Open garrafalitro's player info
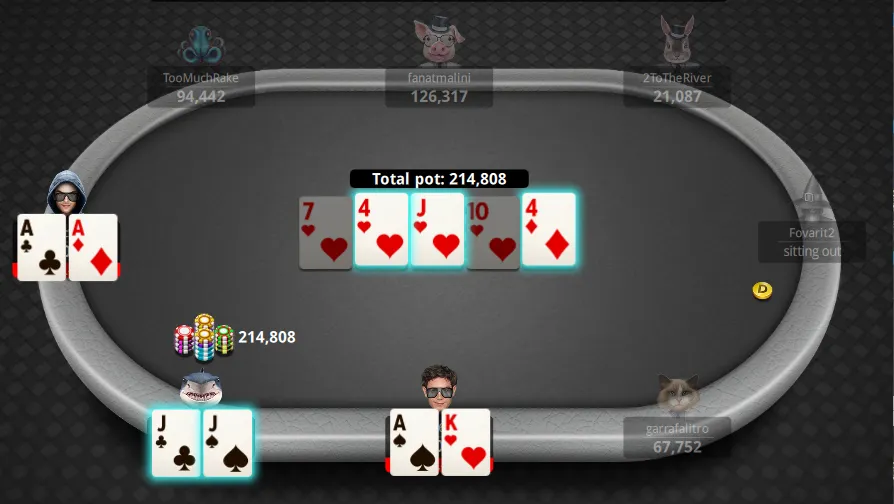The width and height of the screenshot is (894, 504). [677, 436]
